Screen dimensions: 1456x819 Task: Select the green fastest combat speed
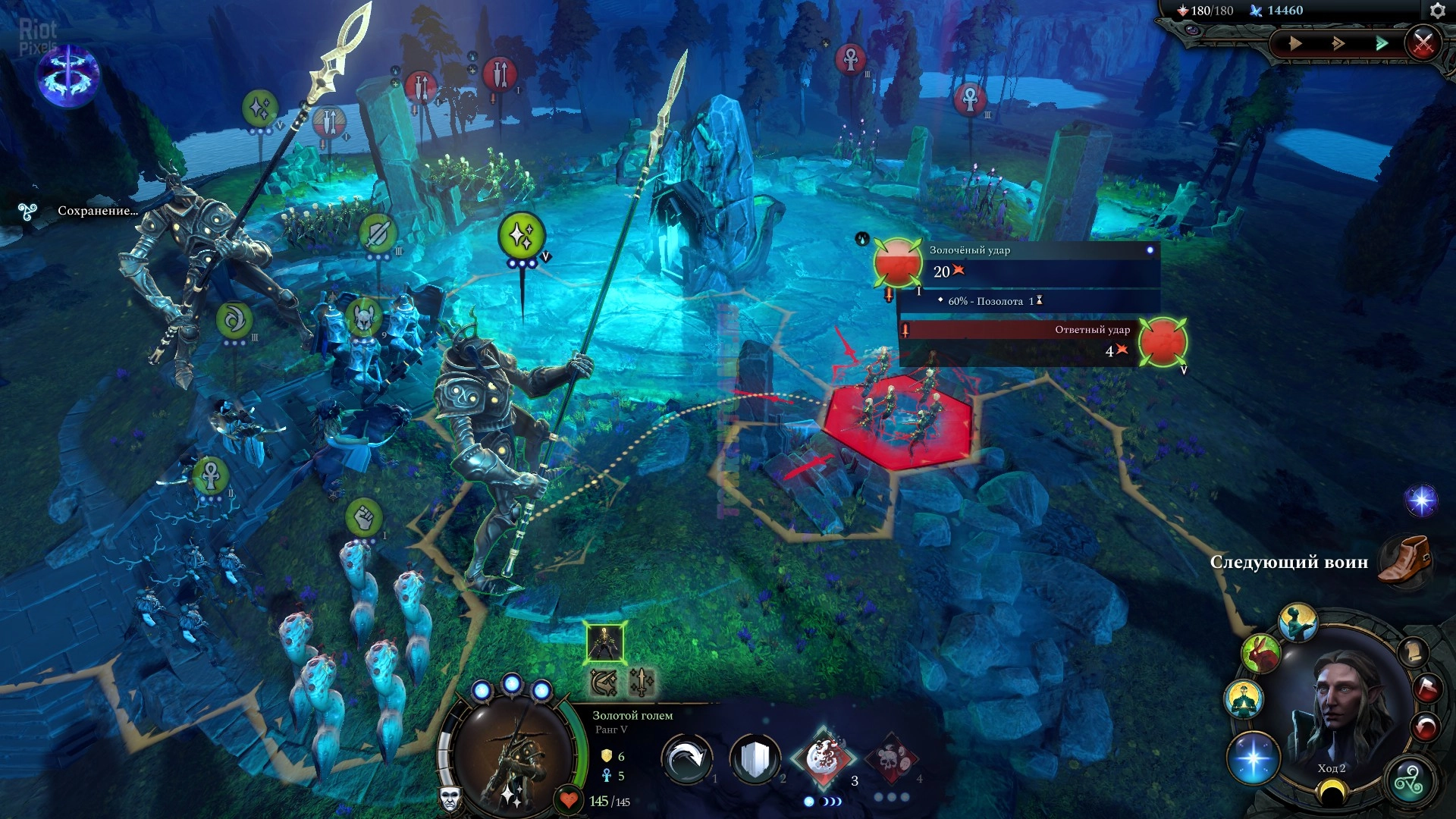pos(1382,43)
